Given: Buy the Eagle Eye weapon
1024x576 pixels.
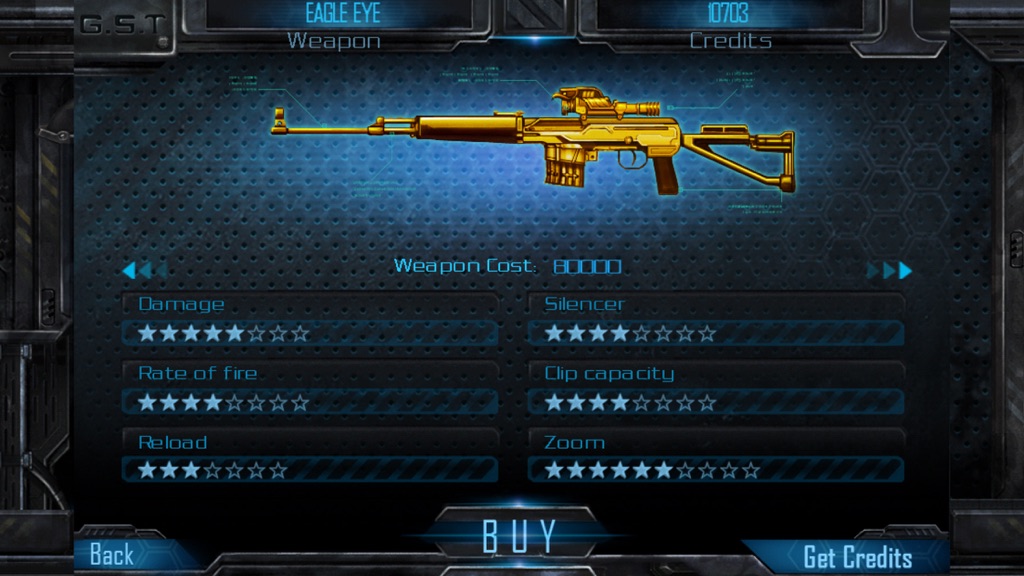Looking at the screenshot, I should [x=518, y=537].
